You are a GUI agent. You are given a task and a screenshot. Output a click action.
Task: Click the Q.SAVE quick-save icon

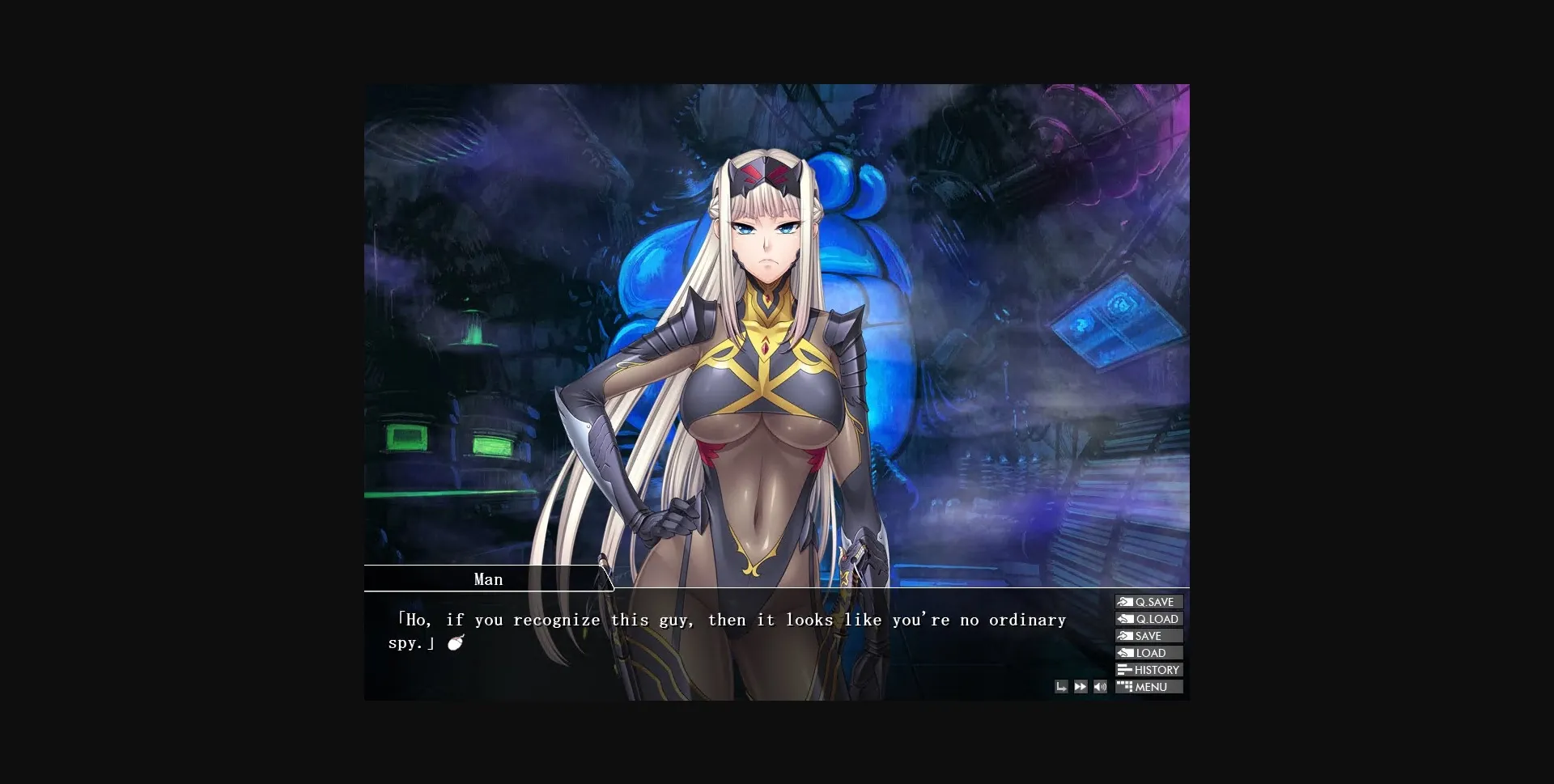(x=1125, y=601)
